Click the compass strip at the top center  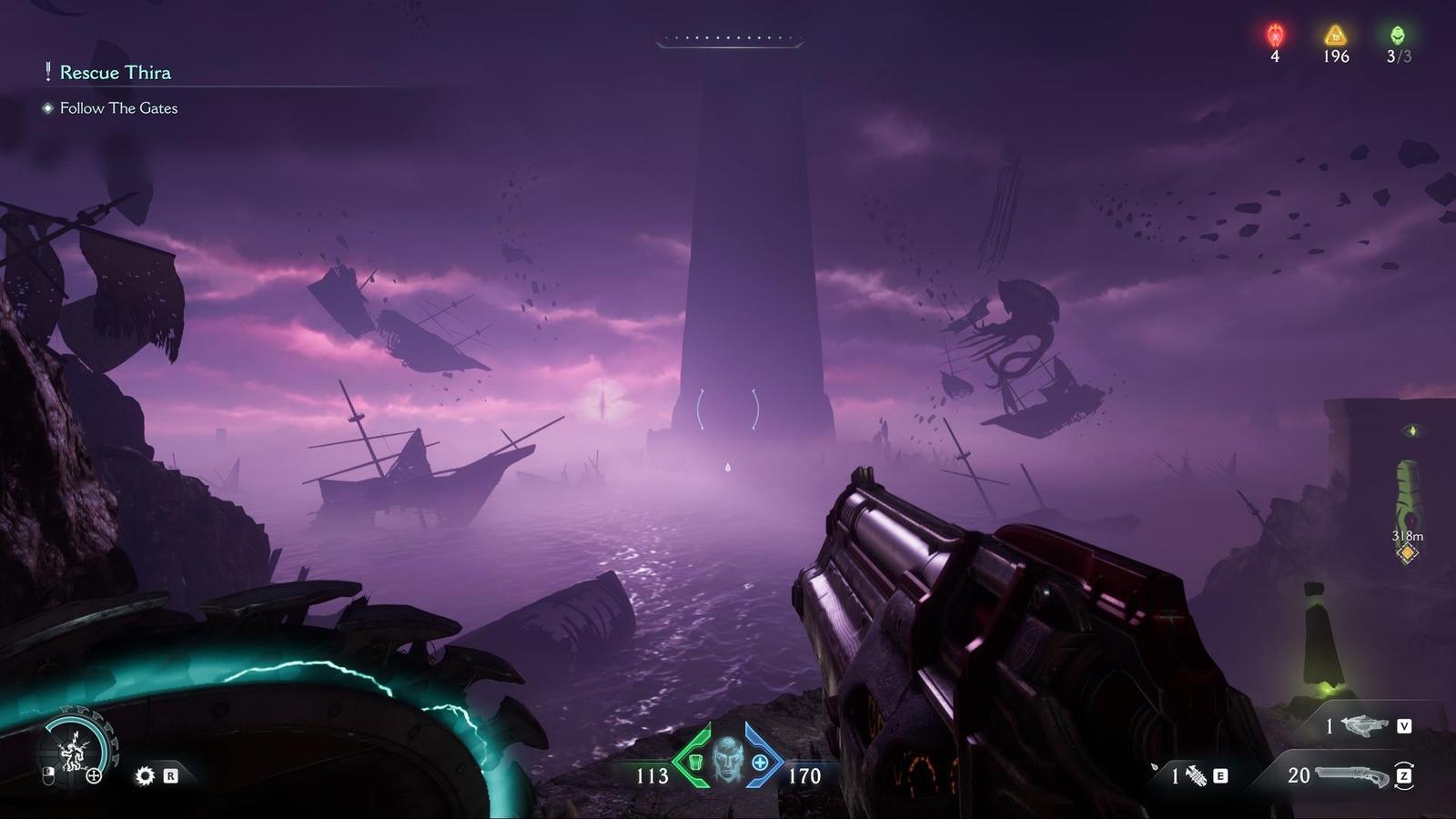click(726, 36)
